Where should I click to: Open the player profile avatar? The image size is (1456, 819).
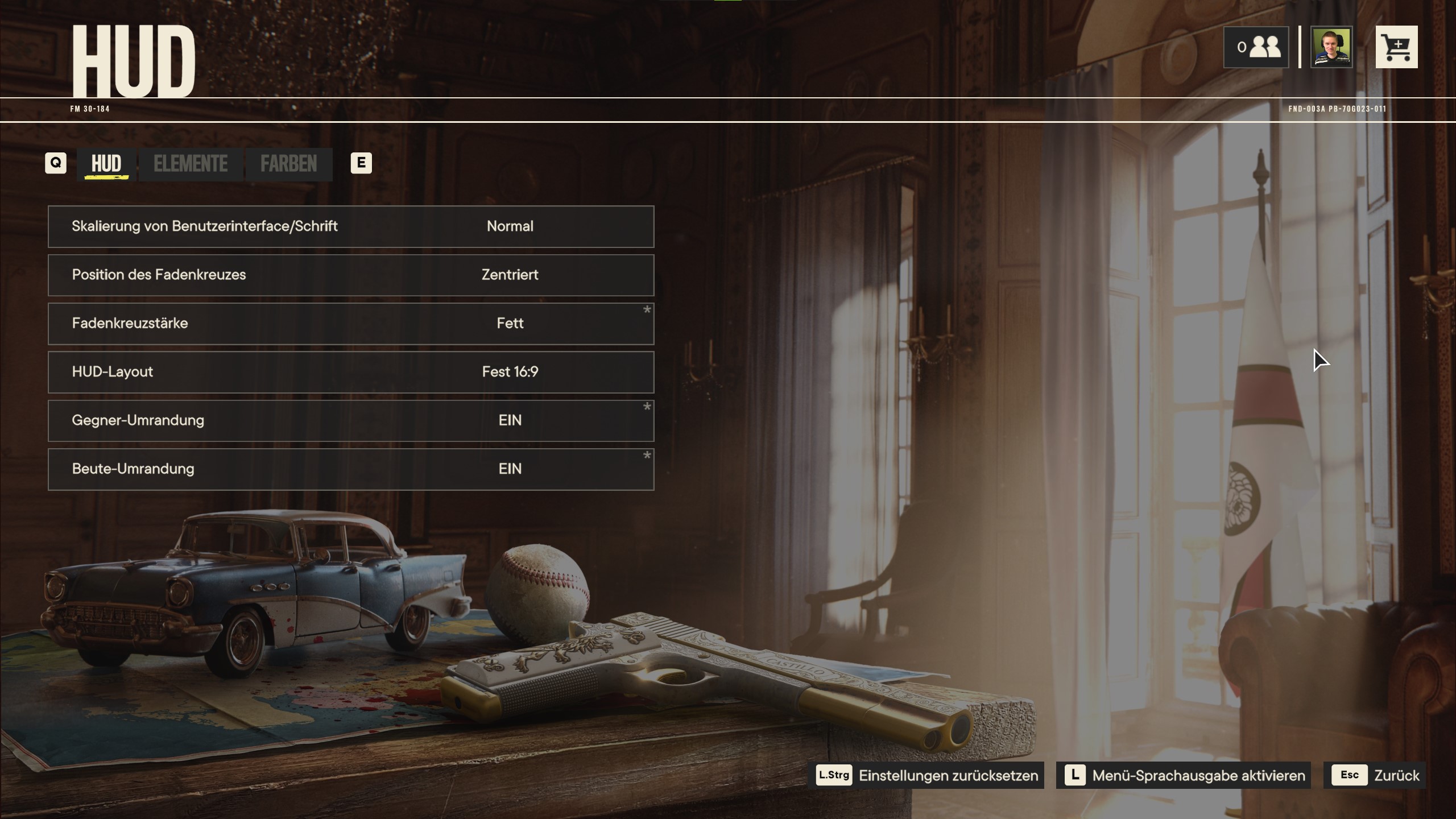[x=1331, y=47]
